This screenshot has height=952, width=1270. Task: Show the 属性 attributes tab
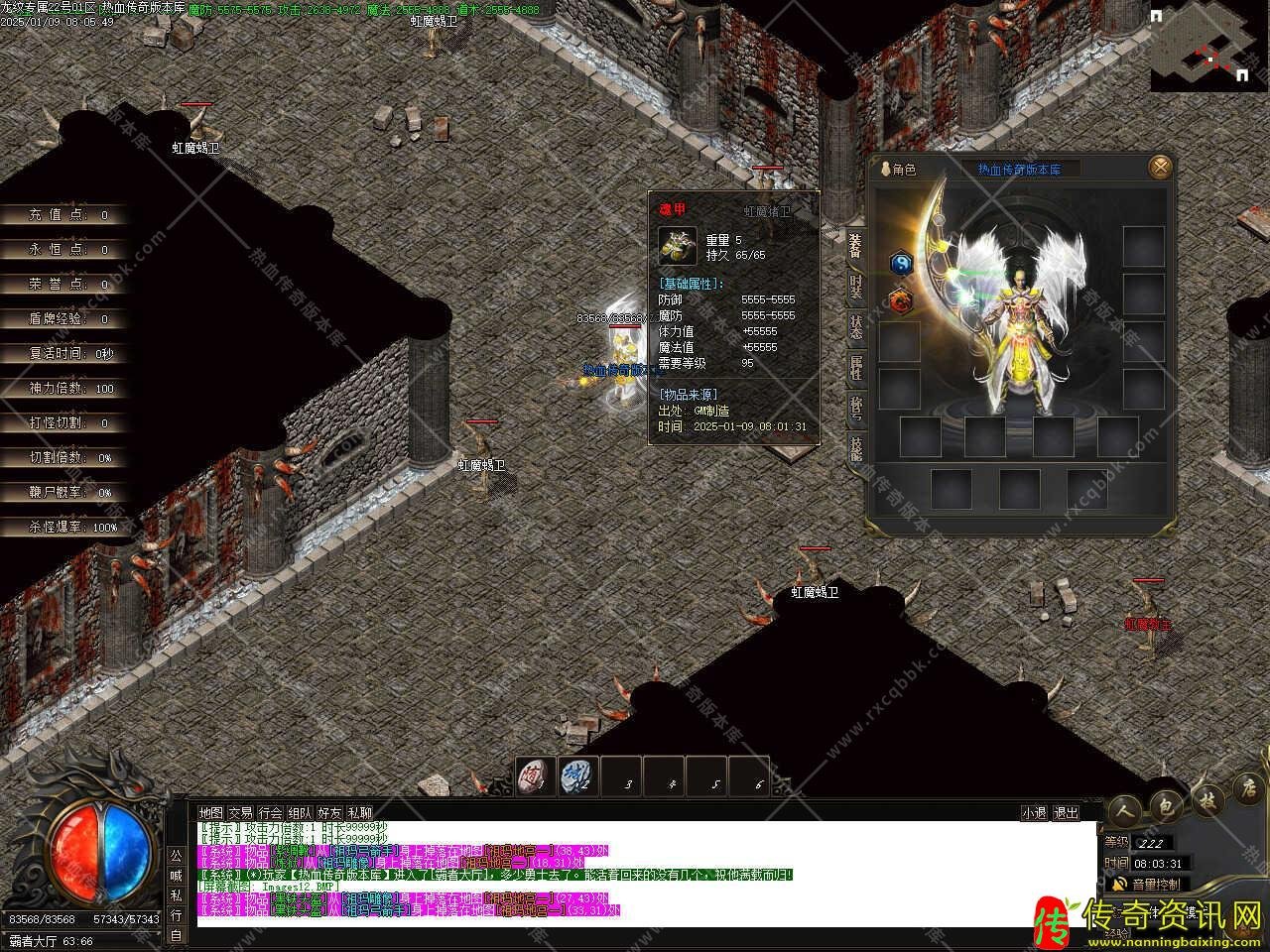pyautogui.click(x=855, y=367)
